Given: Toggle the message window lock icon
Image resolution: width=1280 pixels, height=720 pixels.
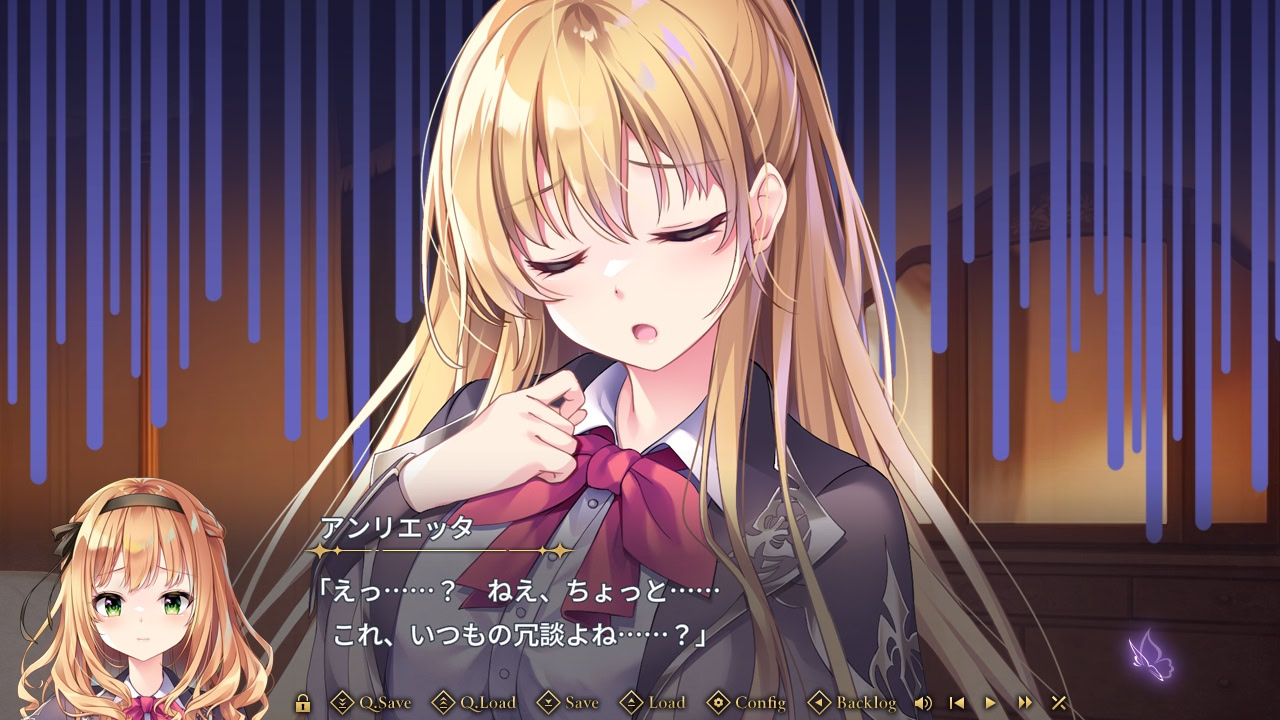Looking at the screenshot, I should [304, 703].
